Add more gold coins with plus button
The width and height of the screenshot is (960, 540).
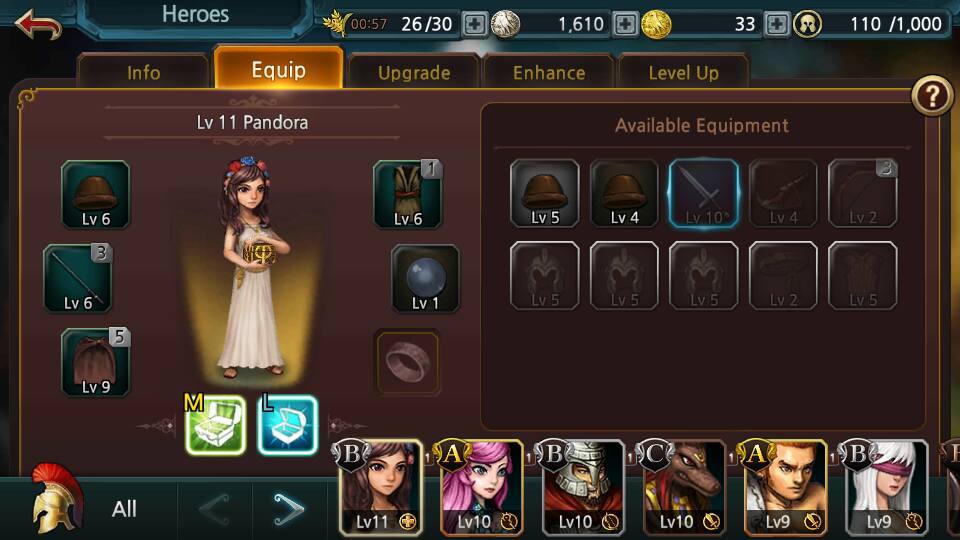(x=777, y=24)
